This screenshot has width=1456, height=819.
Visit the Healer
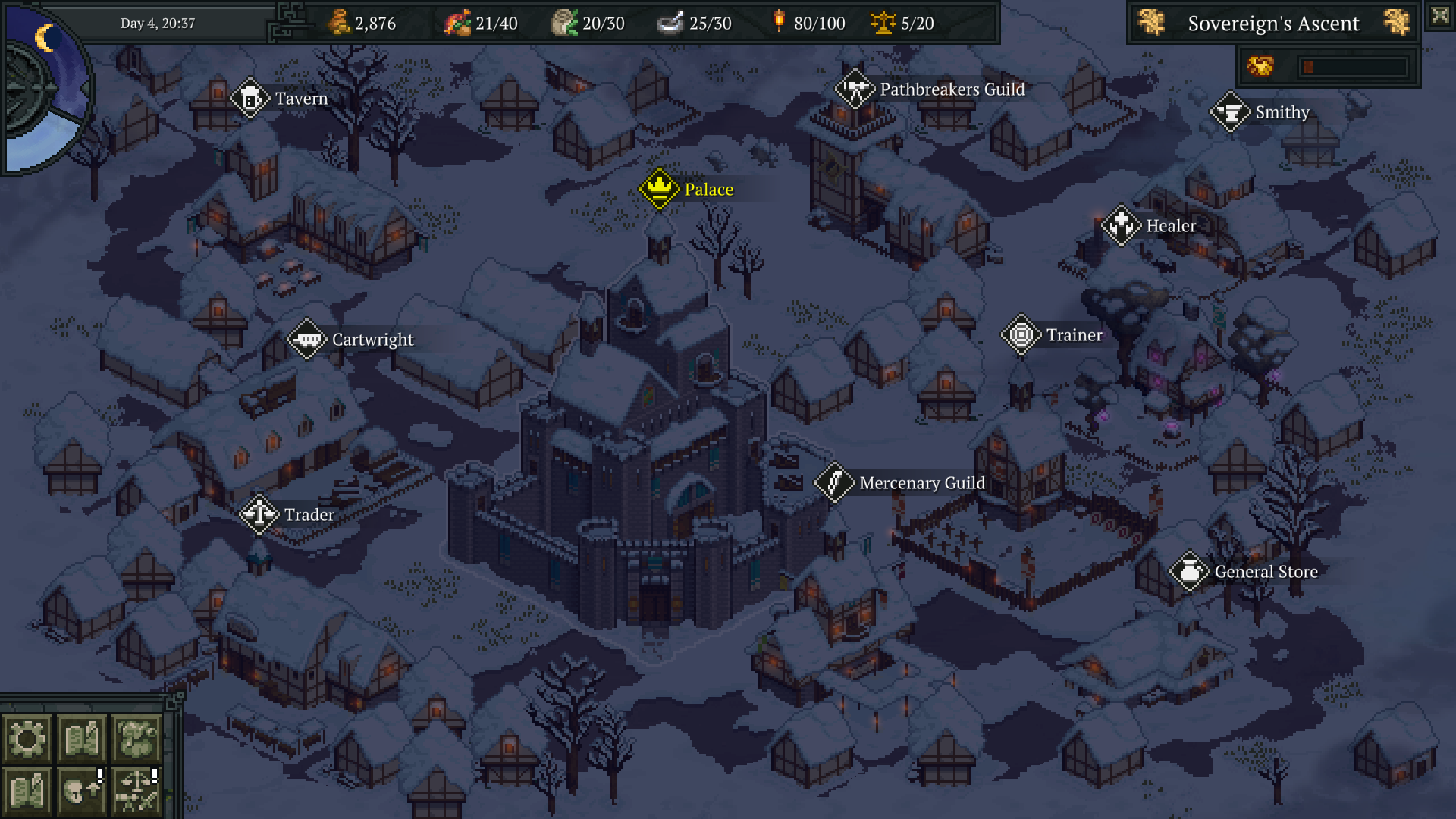1122,225
